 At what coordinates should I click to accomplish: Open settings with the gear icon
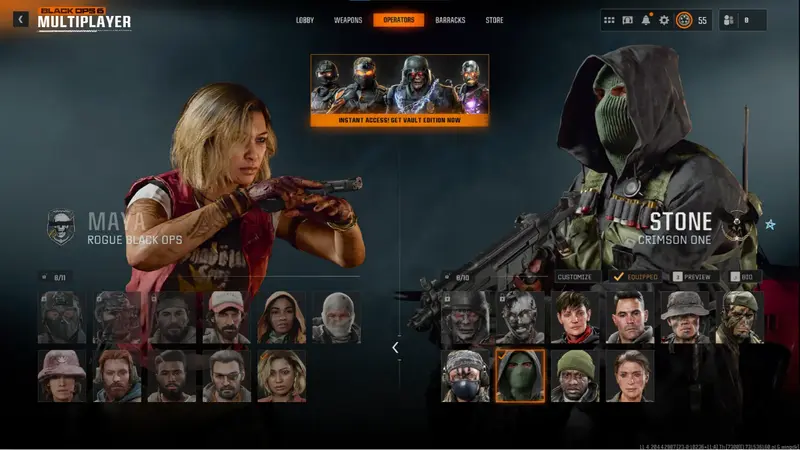point(664,20)
